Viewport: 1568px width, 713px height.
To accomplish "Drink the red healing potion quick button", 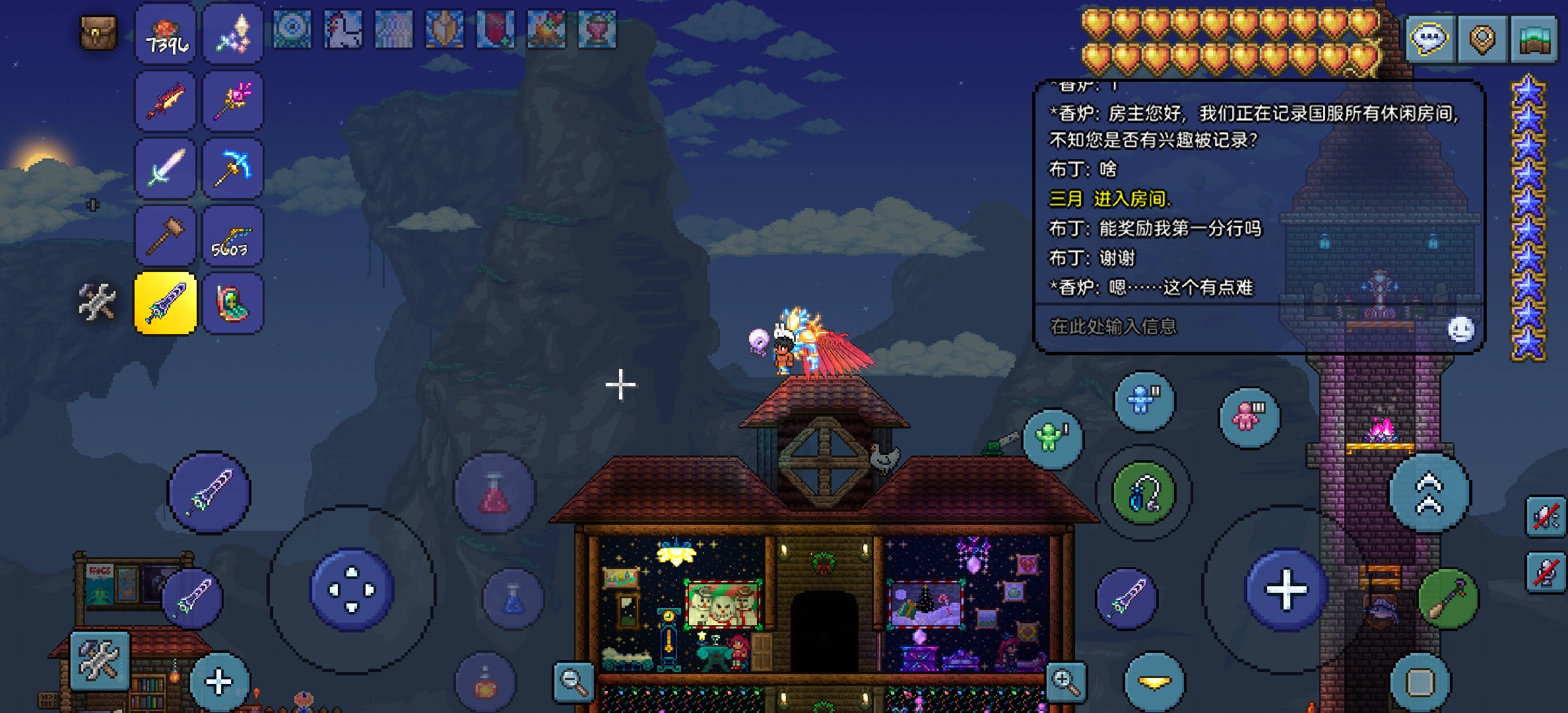I will pyautogui.click(x=494, y=493).
